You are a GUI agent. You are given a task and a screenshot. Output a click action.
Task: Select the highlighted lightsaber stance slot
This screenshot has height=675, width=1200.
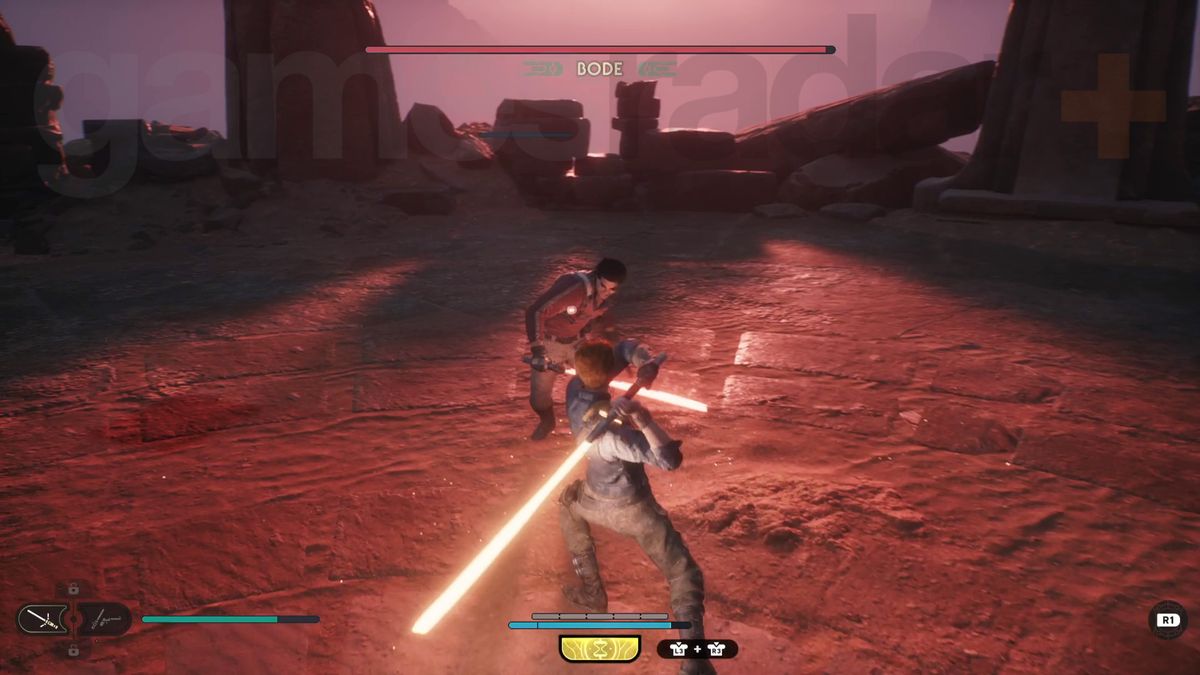click(x=41, y=619)
